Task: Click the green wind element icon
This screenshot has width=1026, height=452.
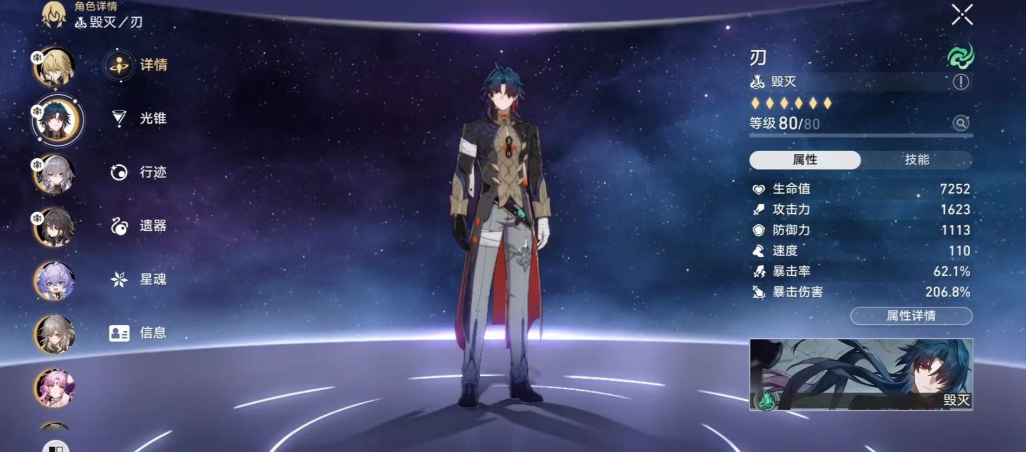Action: click(x=960, y=57)
